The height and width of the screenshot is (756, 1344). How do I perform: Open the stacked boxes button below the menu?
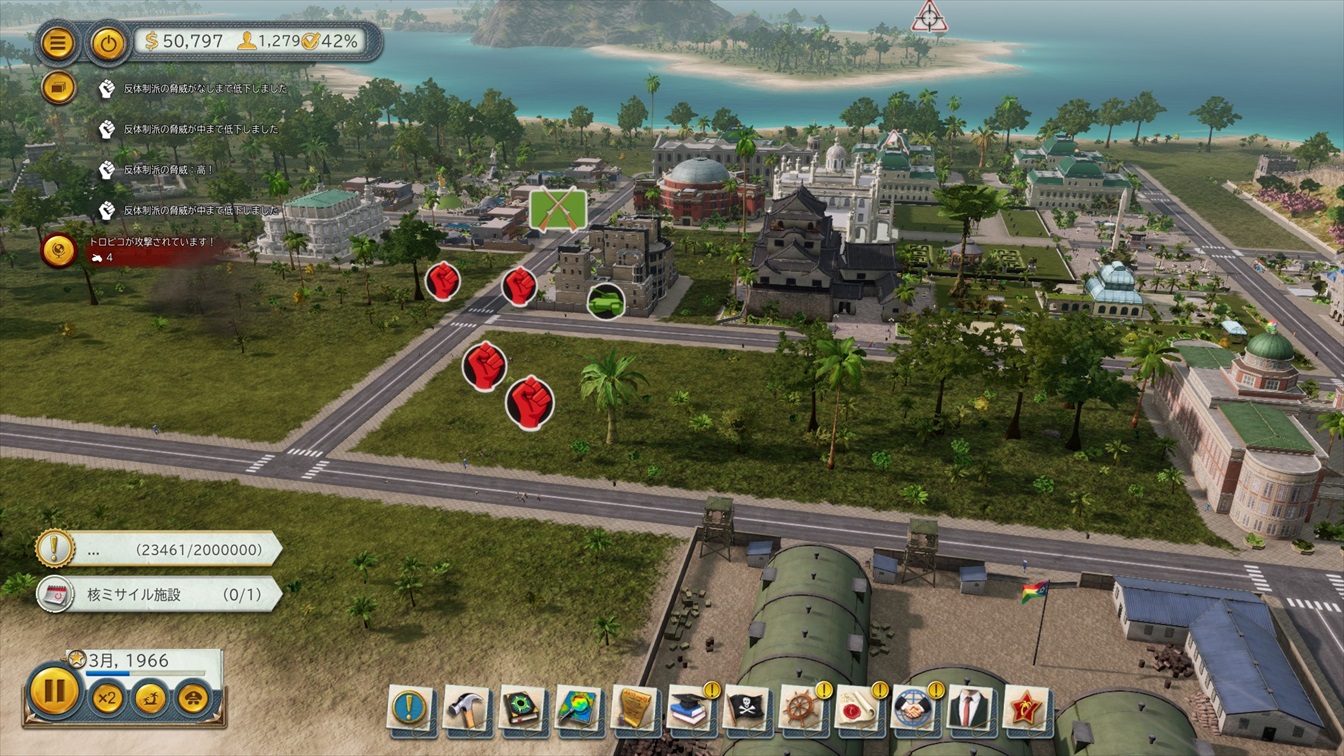pyautogui.click(x=59, y=88)
